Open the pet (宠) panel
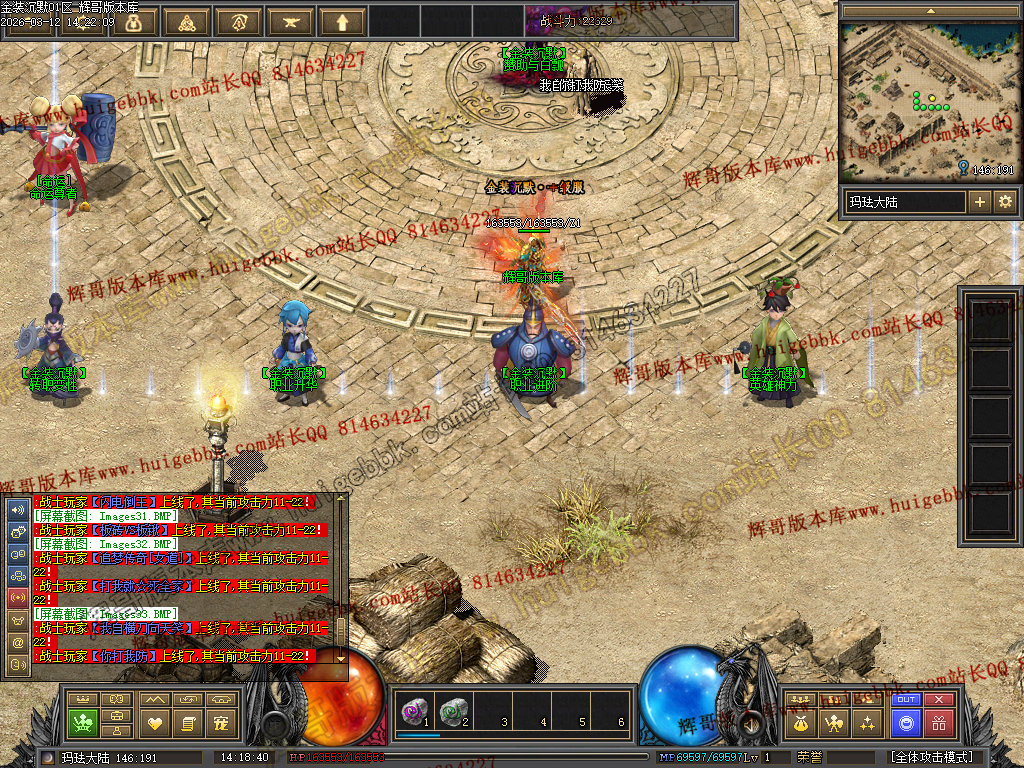This screenshot has height=768, width=1024. [x=222, y=722]
